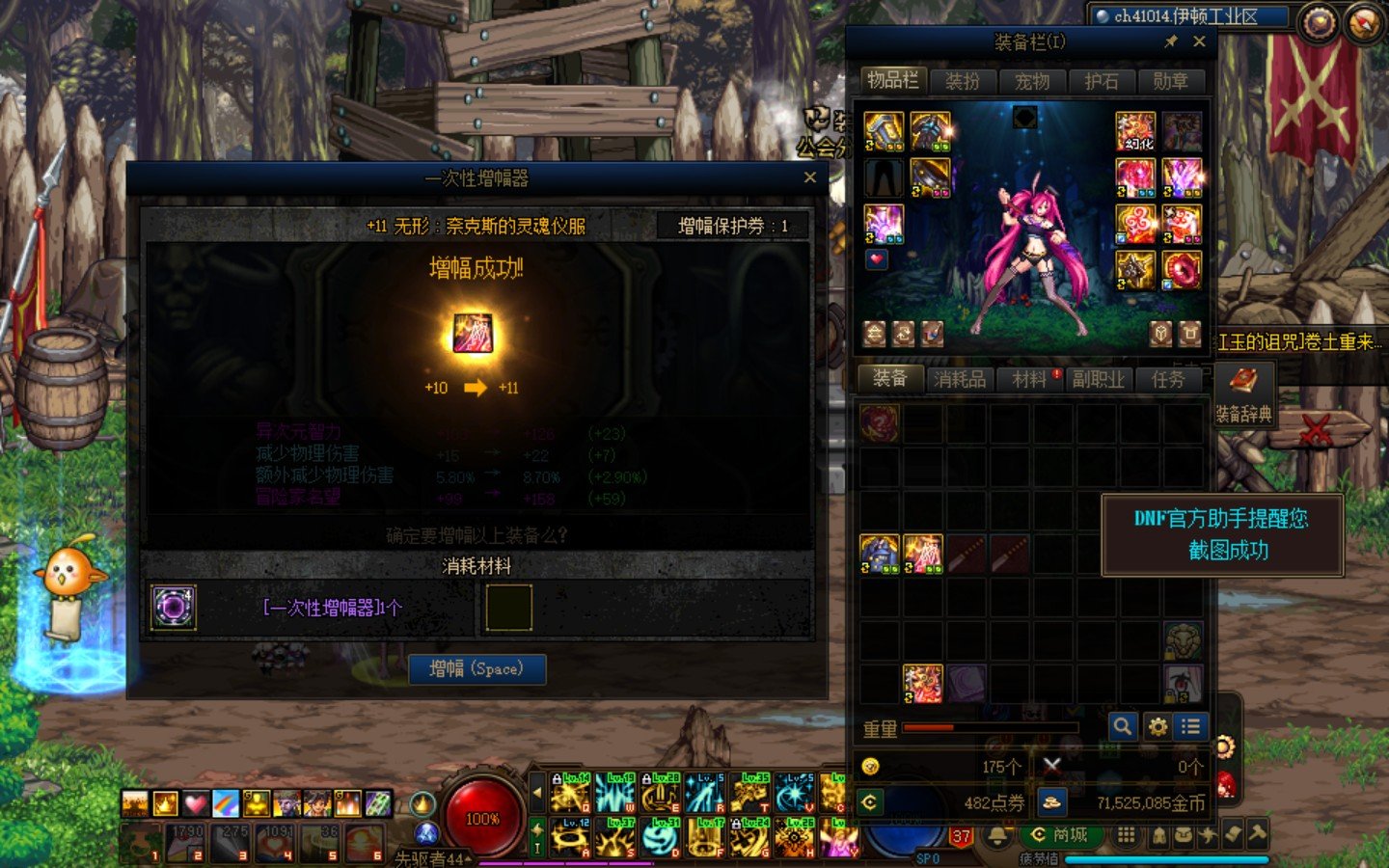Close the 一次性增幅器 window
The width and height of the screenshot is (1389, 868).
(810, 177)
